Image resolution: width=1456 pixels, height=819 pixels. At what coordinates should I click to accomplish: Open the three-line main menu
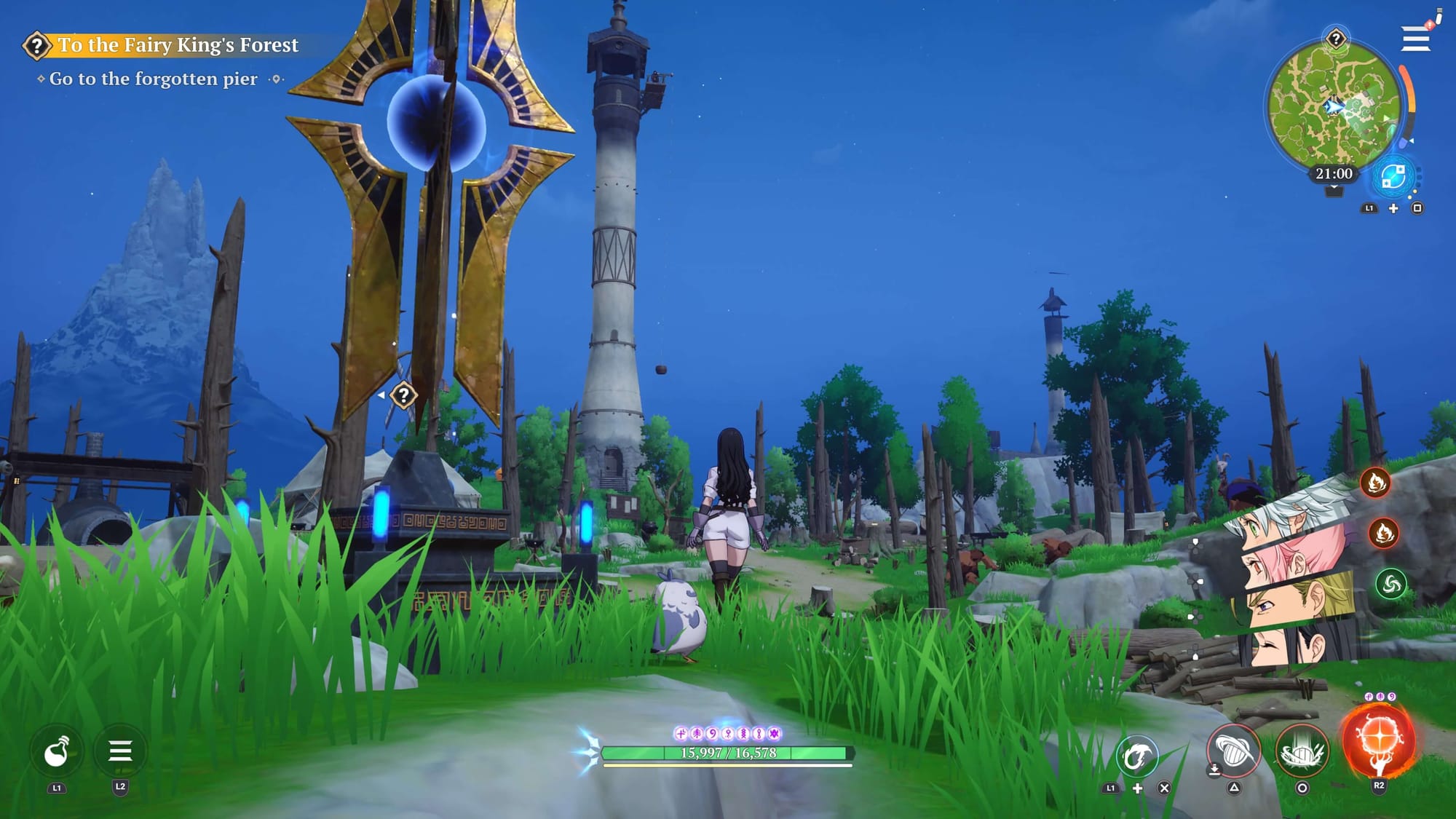[x=1415, y=39]
